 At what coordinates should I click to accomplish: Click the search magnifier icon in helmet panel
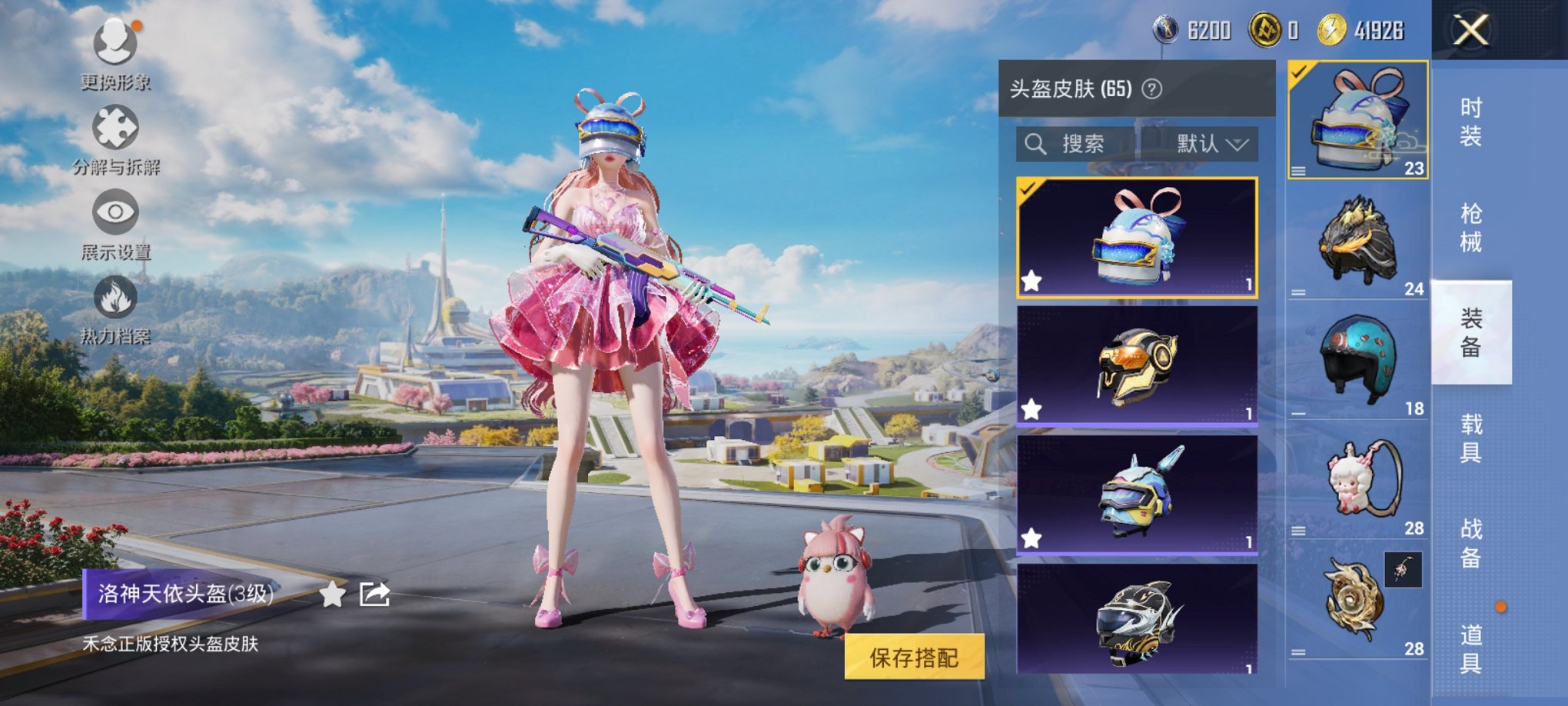[x=1035, y=145]
